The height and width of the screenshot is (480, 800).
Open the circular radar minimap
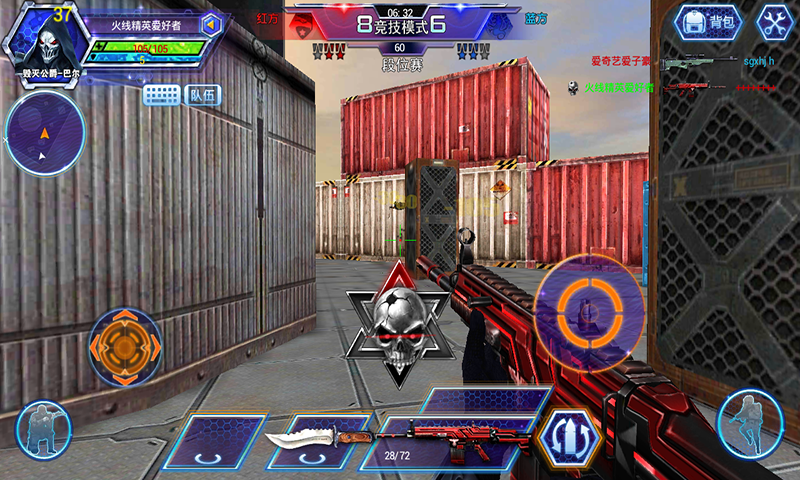coord(44,131)
